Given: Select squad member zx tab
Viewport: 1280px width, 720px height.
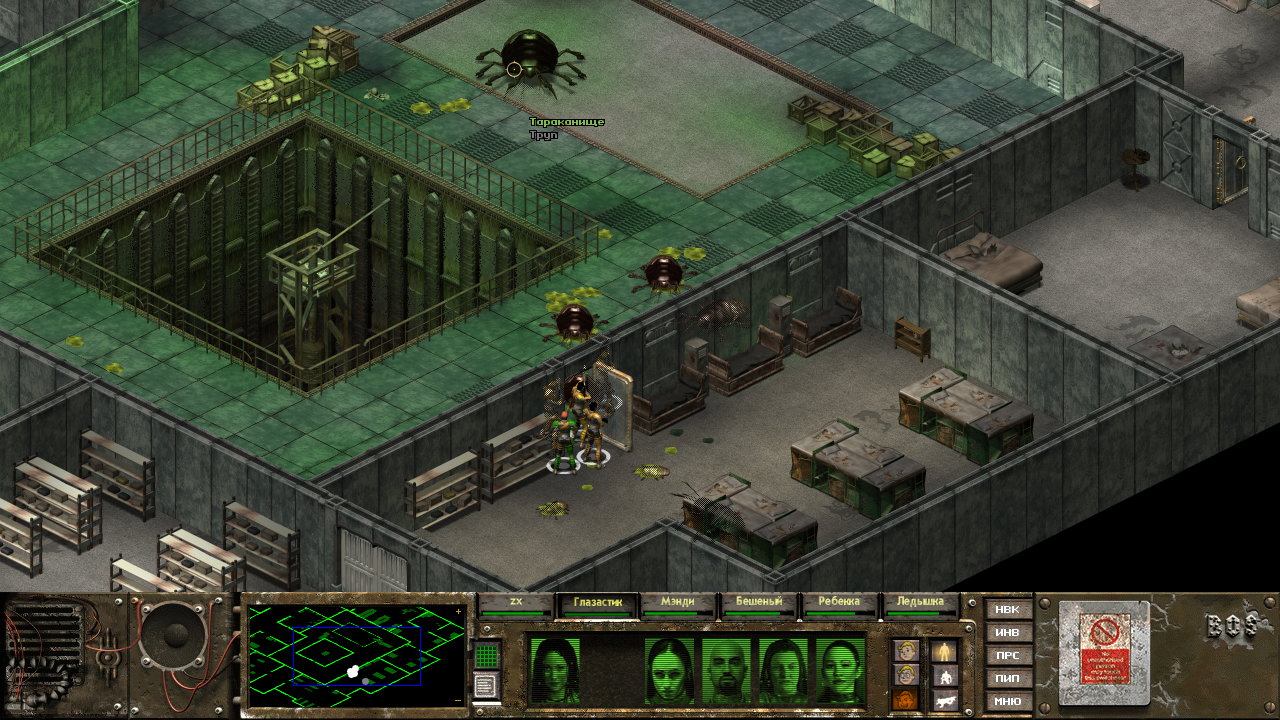Looking at the screenshot, I should [516, 604].
